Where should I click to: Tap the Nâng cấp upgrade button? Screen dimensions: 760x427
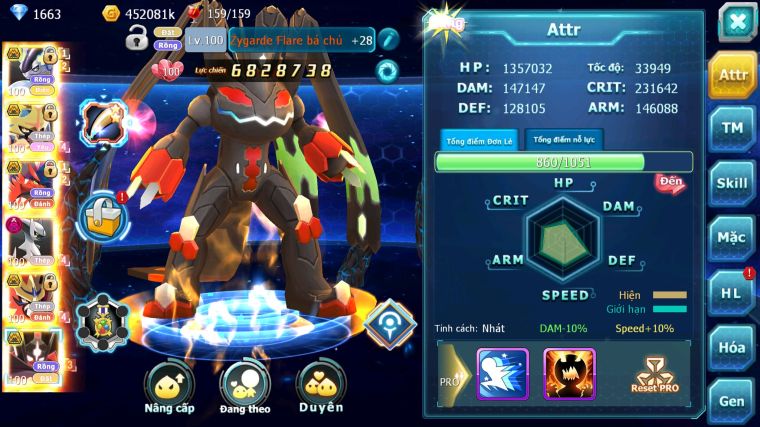click(x=169, y=388)
